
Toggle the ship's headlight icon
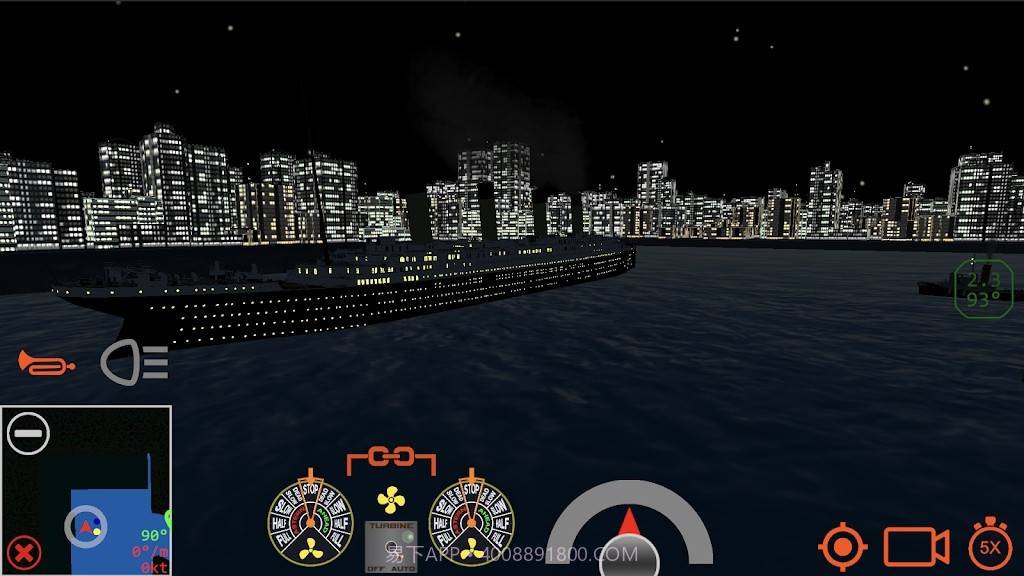point(135,362)
